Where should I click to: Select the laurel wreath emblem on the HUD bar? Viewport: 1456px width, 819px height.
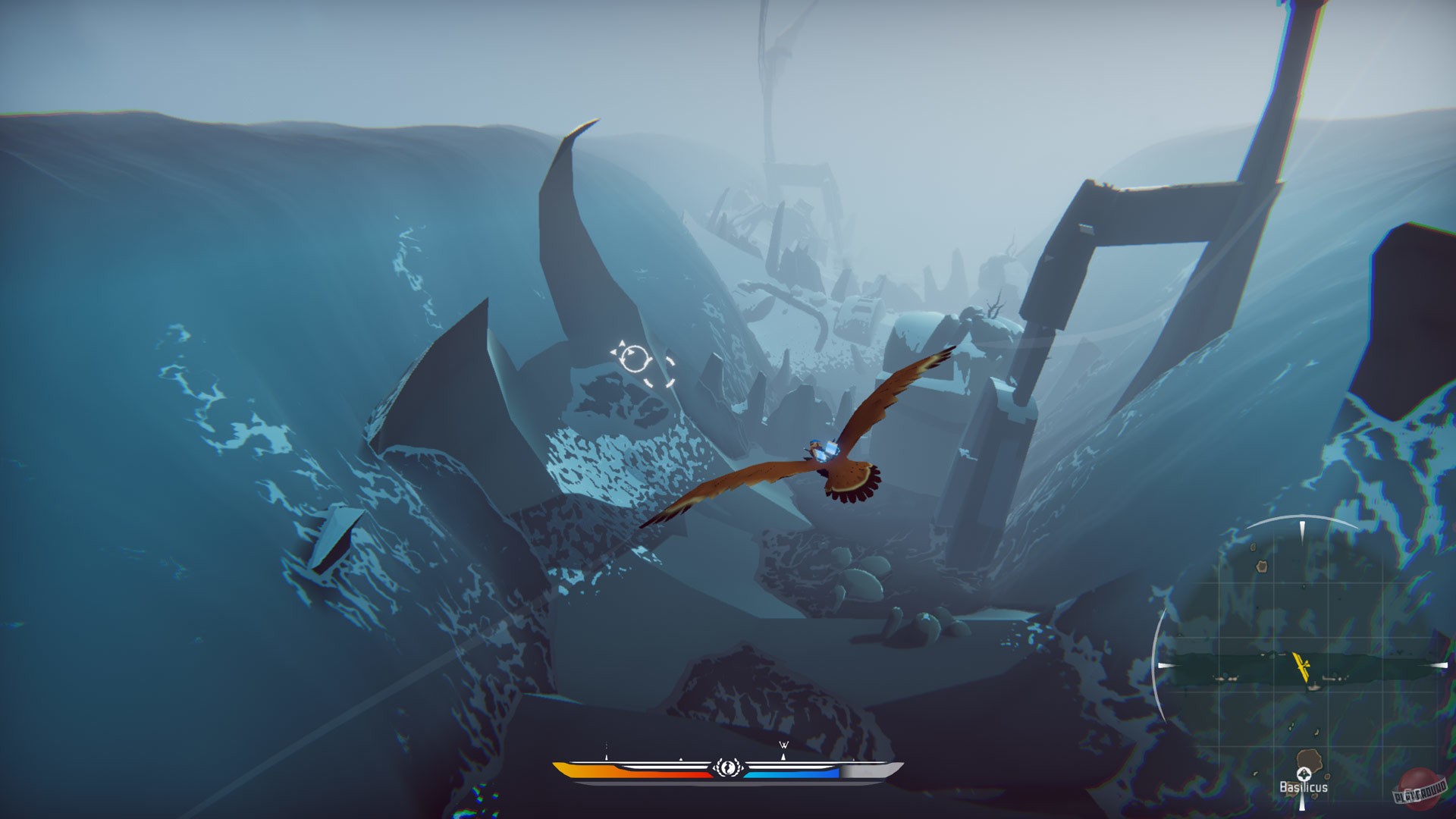[727, 767]
